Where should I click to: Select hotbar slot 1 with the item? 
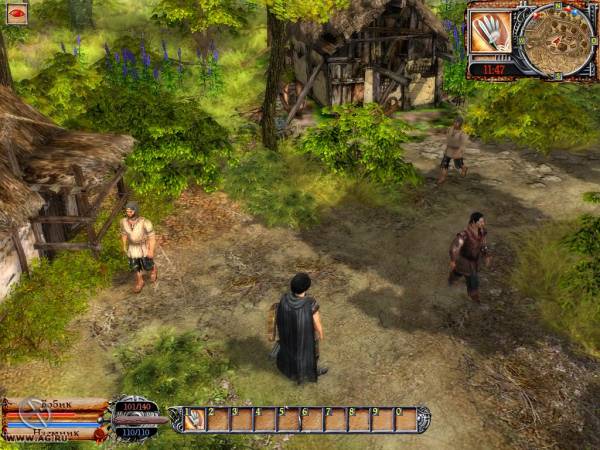click(x=194, y=420)
